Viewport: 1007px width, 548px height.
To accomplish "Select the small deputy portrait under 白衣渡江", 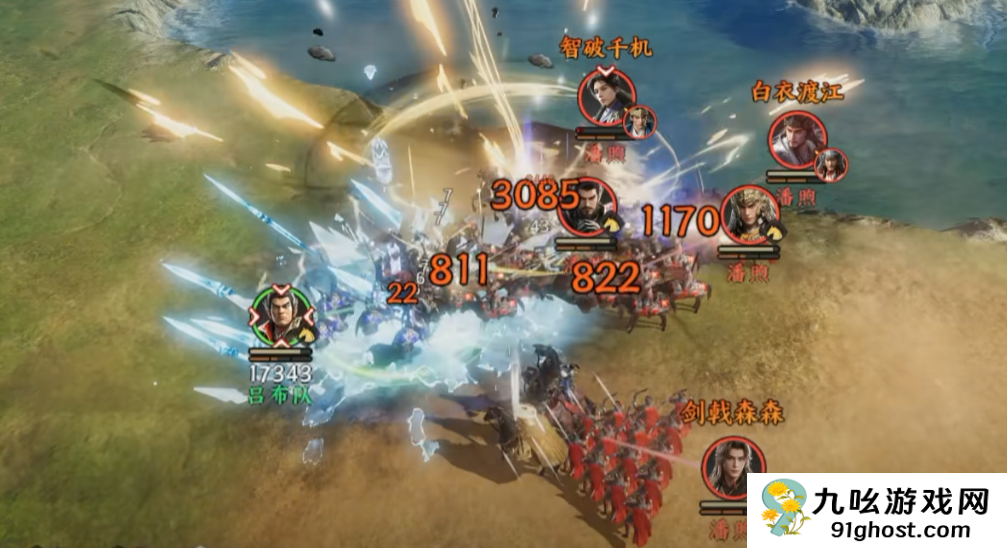I will 830,165.
